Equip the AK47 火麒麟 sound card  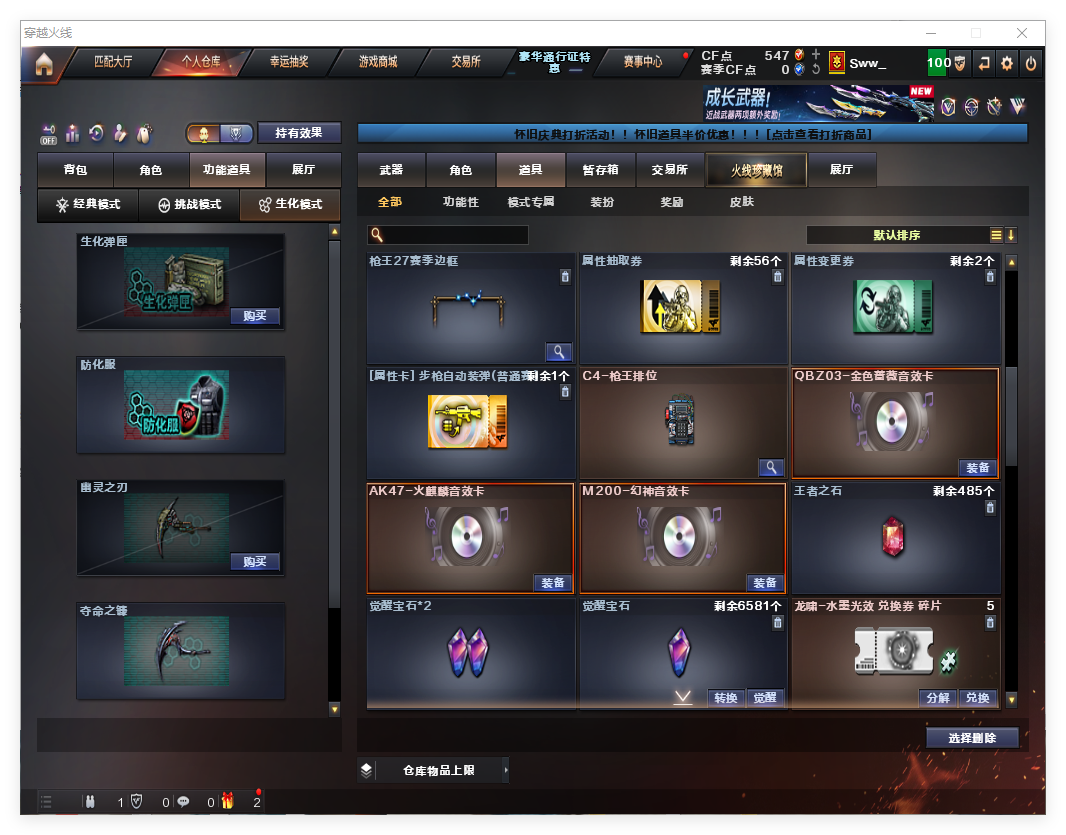pos(551,583)
